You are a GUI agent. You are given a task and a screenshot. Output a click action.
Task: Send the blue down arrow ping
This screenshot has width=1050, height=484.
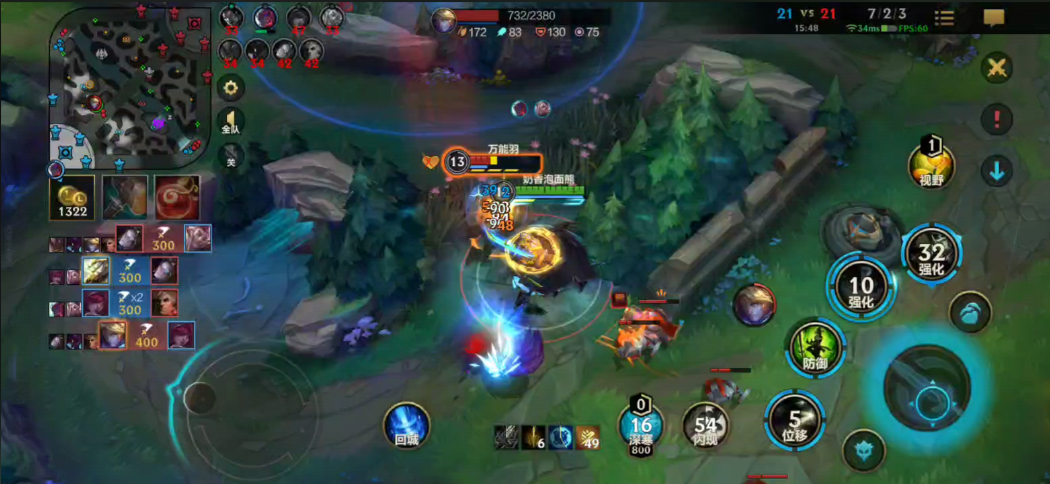[997, 170]
